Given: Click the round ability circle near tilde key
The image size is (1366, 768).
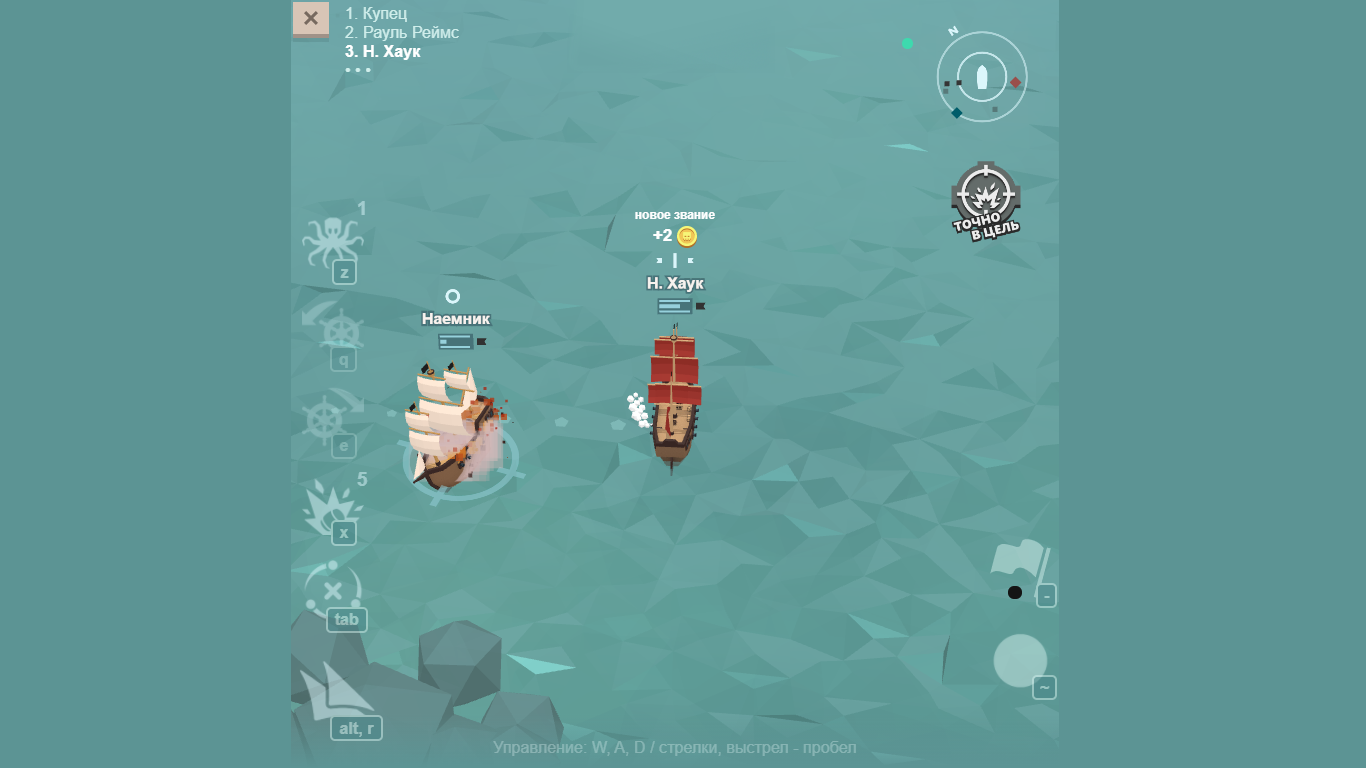Looking at the screenshot, I should tap(1019, 661).
